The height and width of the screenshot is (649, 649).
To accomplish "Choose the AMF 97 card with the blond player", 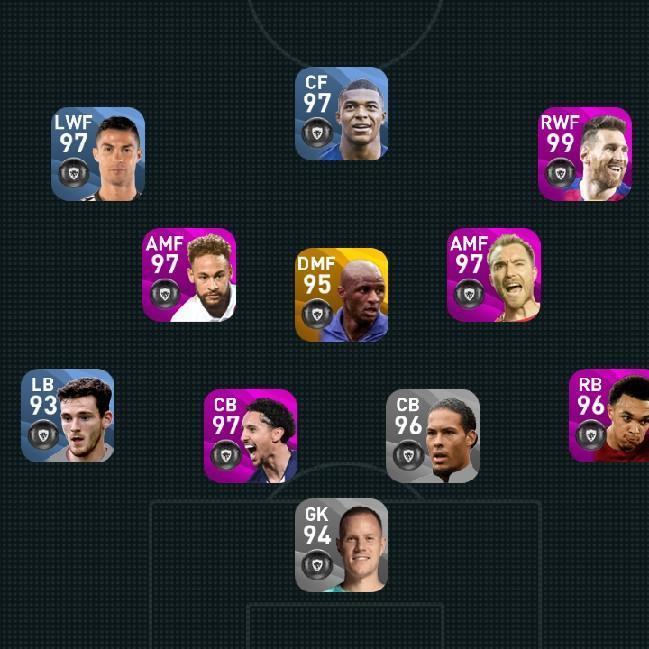I will click(x=493, y=275).
